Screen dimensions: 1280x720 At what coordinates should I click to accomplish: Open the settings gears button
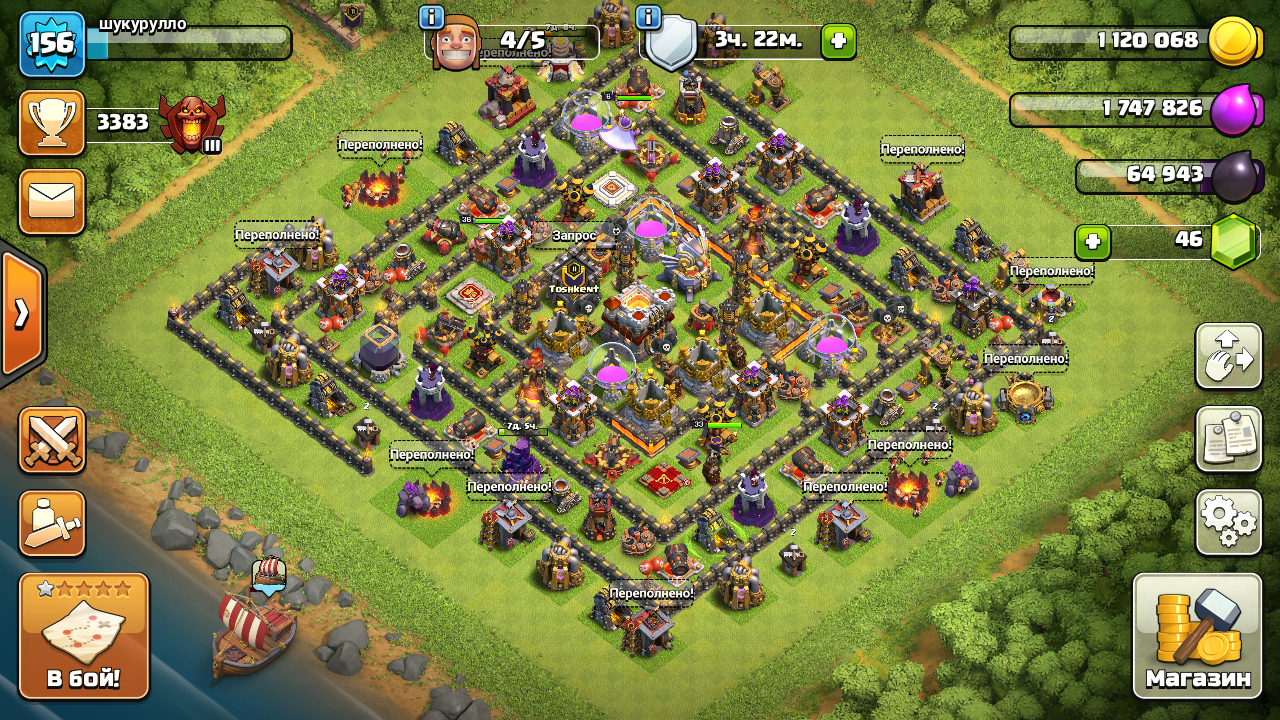[1228, 521]
